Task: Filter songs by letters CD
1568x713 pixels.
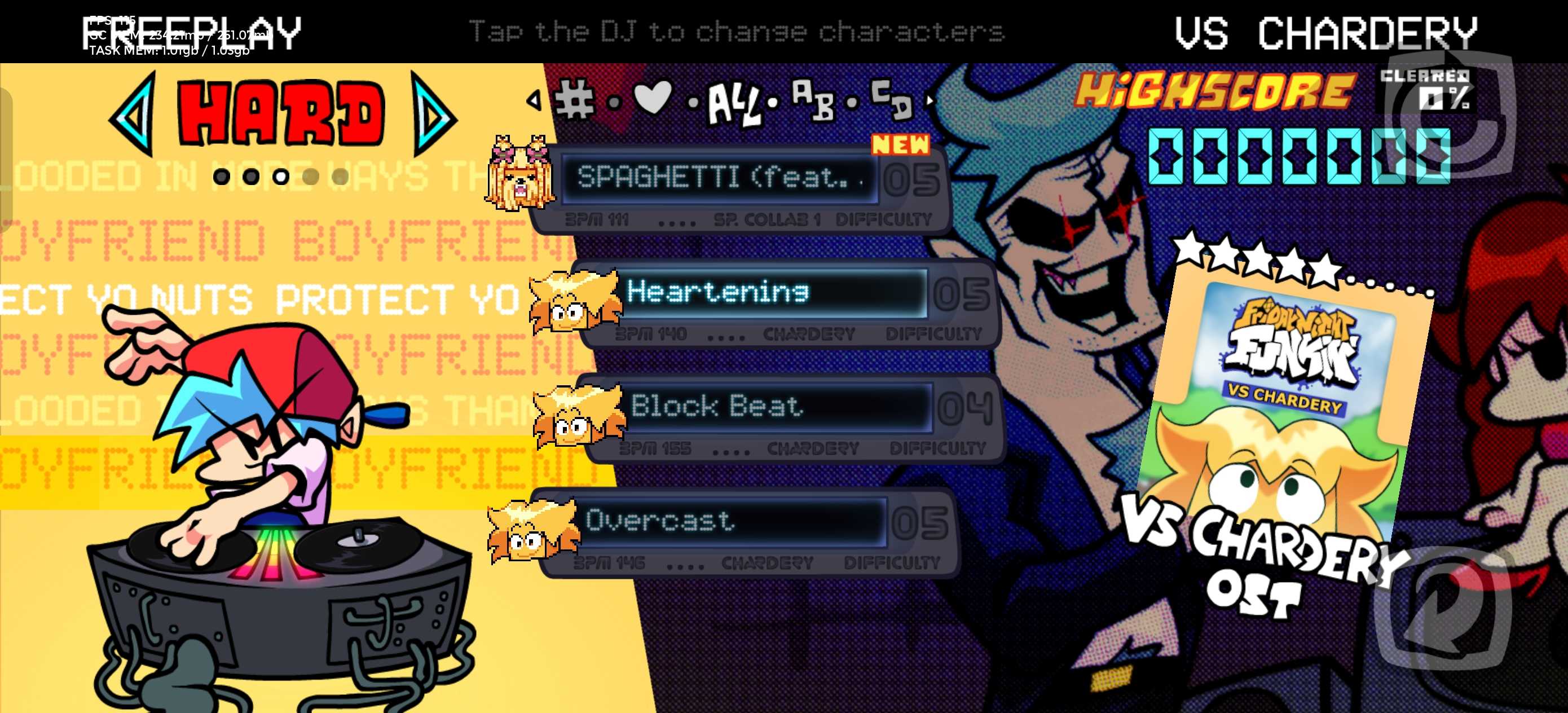Action: [891, 100]
